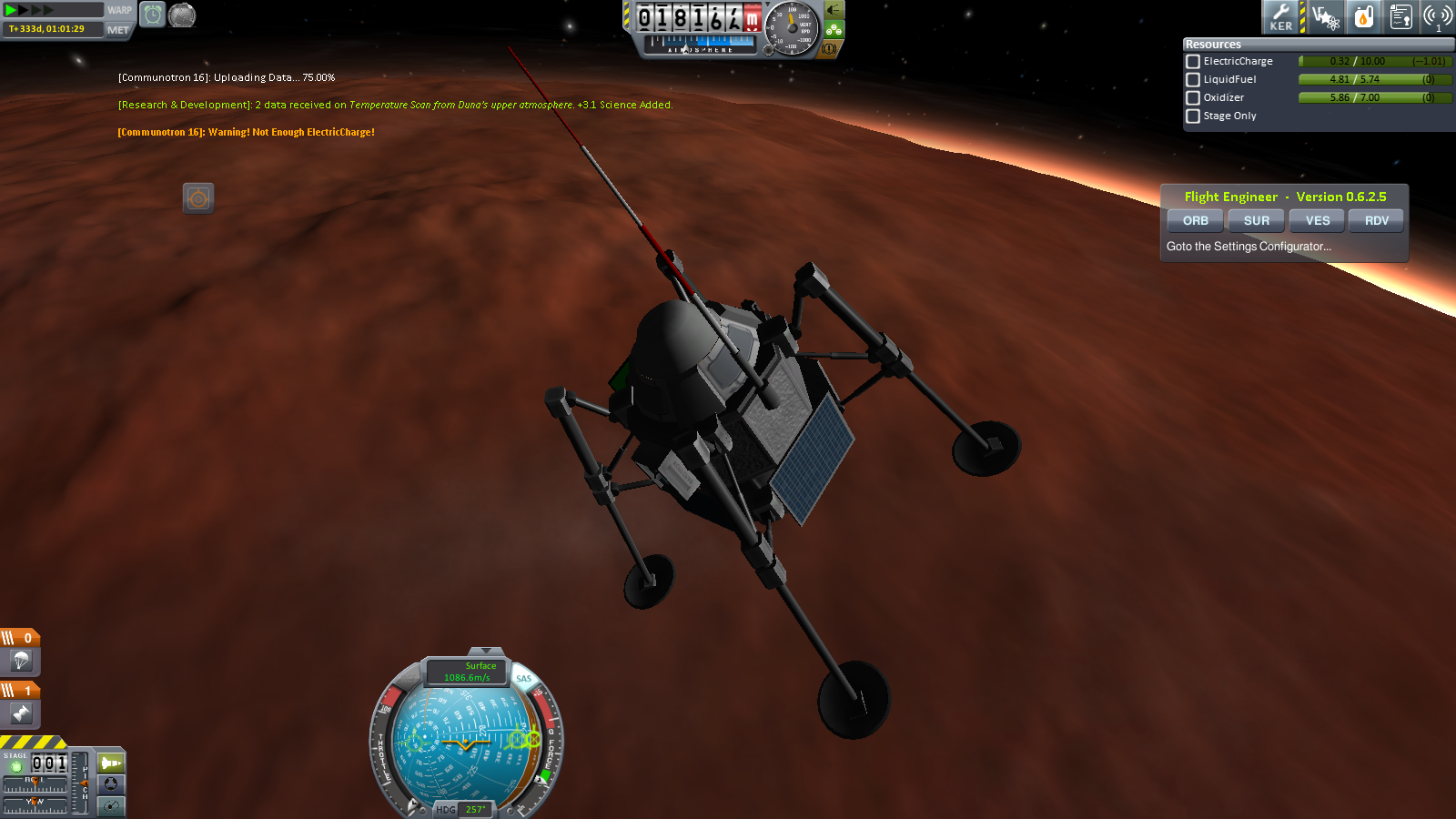Toggle the brakes warning button
Image resolution: width=1456 pixels, height=819 pixels.
tap(829, 49)
